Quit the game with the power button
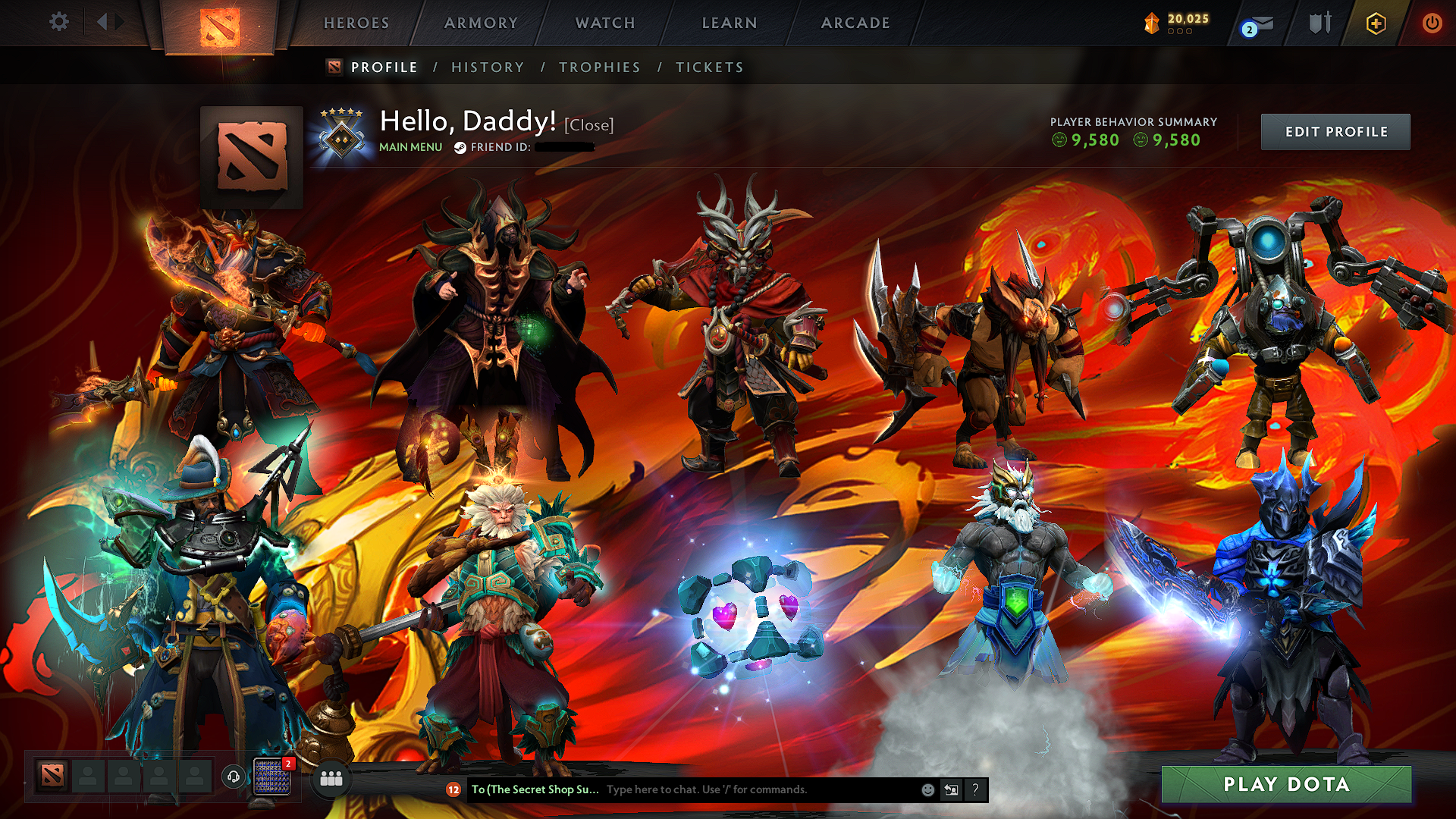 coord(1432,23)
